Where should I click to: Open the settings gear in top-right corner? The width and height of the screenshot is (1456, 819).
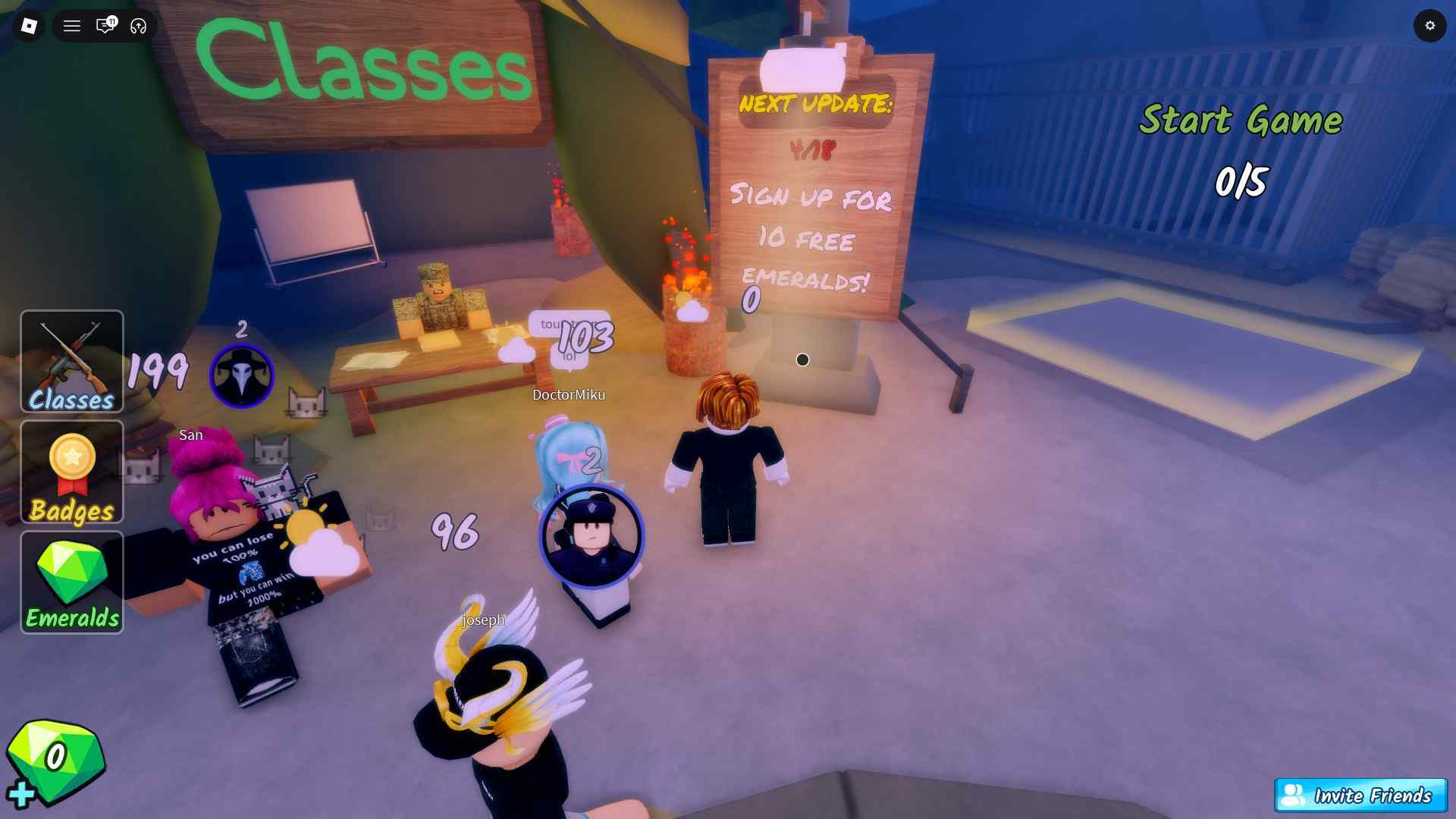pos(1431,26)
